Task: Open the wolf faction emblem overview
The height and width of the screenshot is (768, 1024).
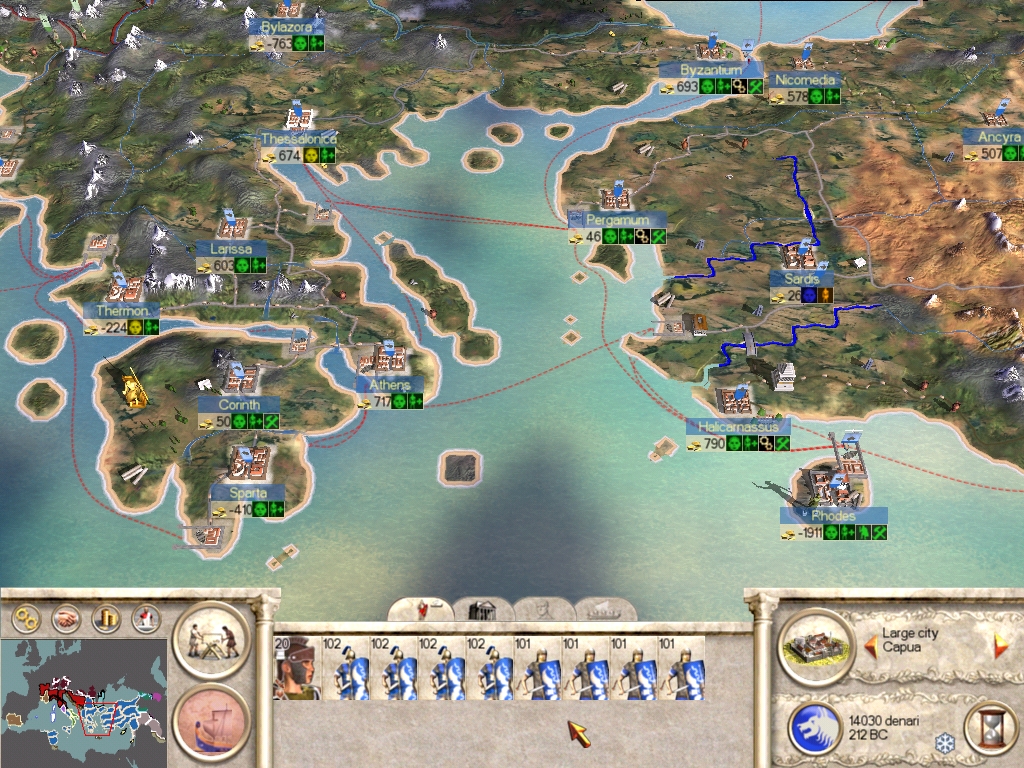Action: click(815, 727)
